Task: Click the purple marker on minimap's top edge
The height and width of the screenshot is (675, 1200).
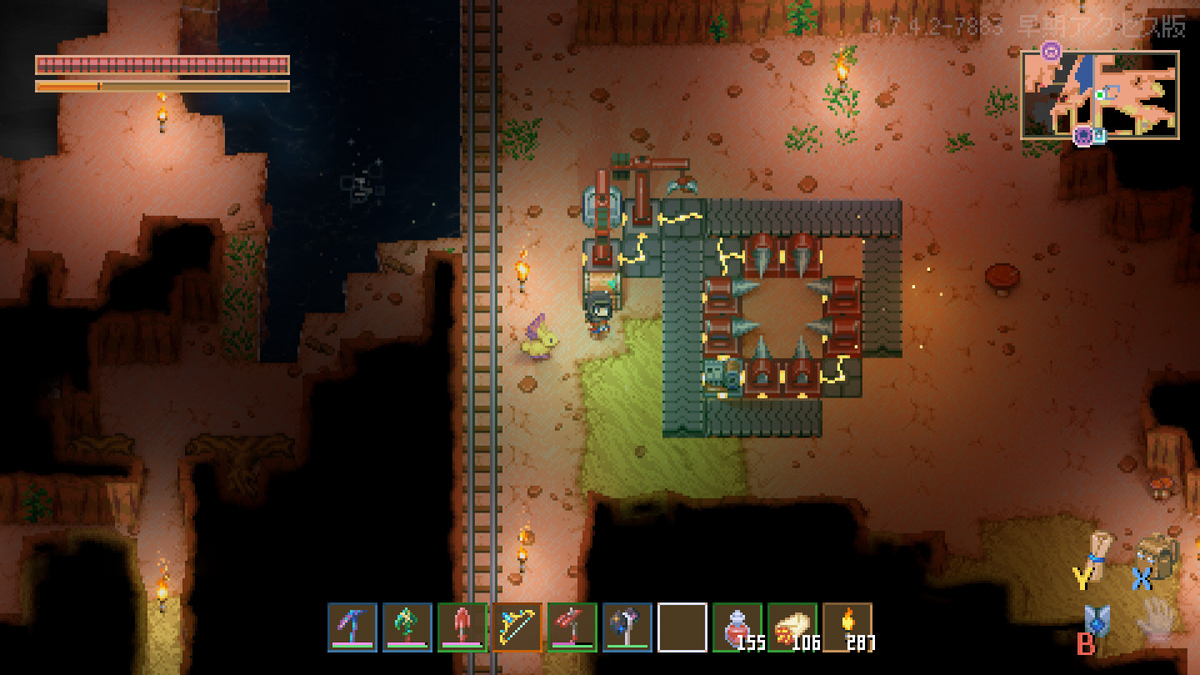Action: coord(1050,49)
